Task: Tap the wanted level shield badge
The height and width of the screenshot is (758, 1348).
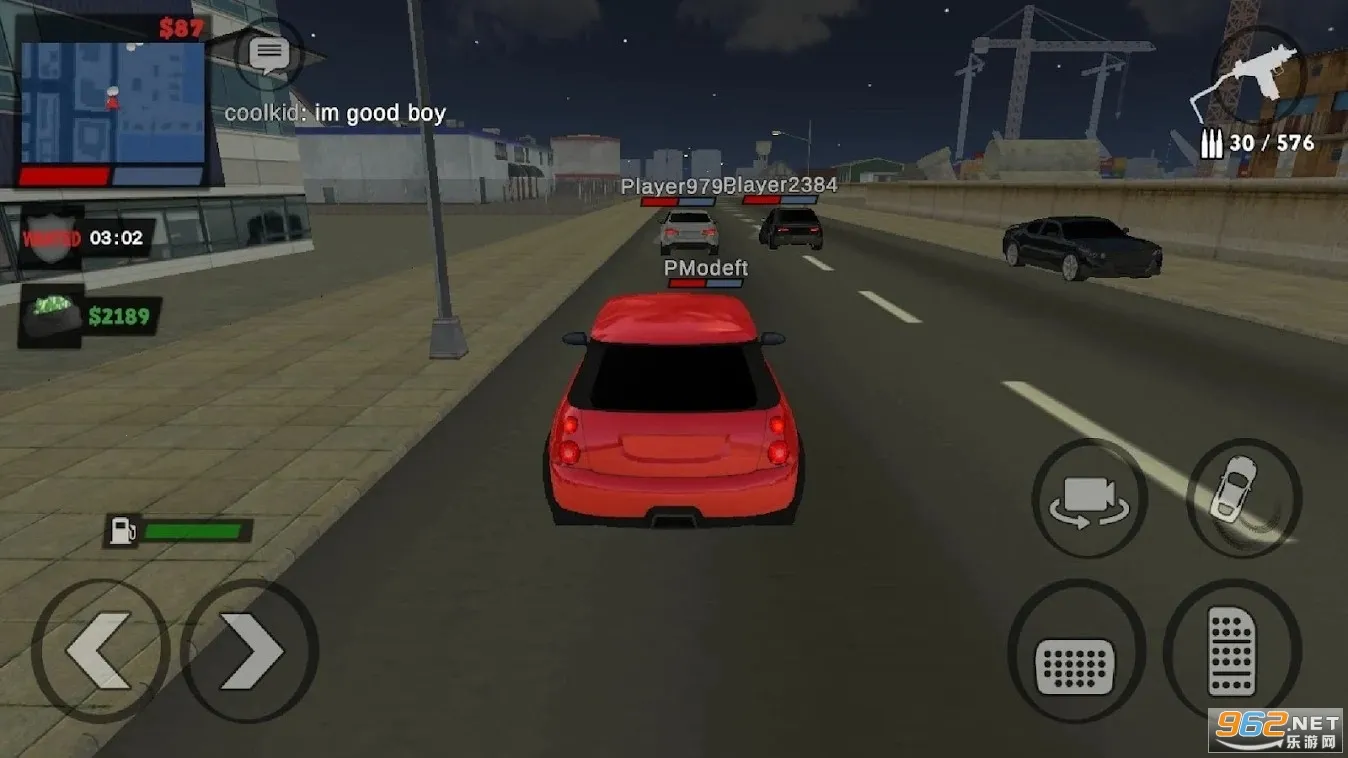Action: pyautogui.click(x=52, y=238)
